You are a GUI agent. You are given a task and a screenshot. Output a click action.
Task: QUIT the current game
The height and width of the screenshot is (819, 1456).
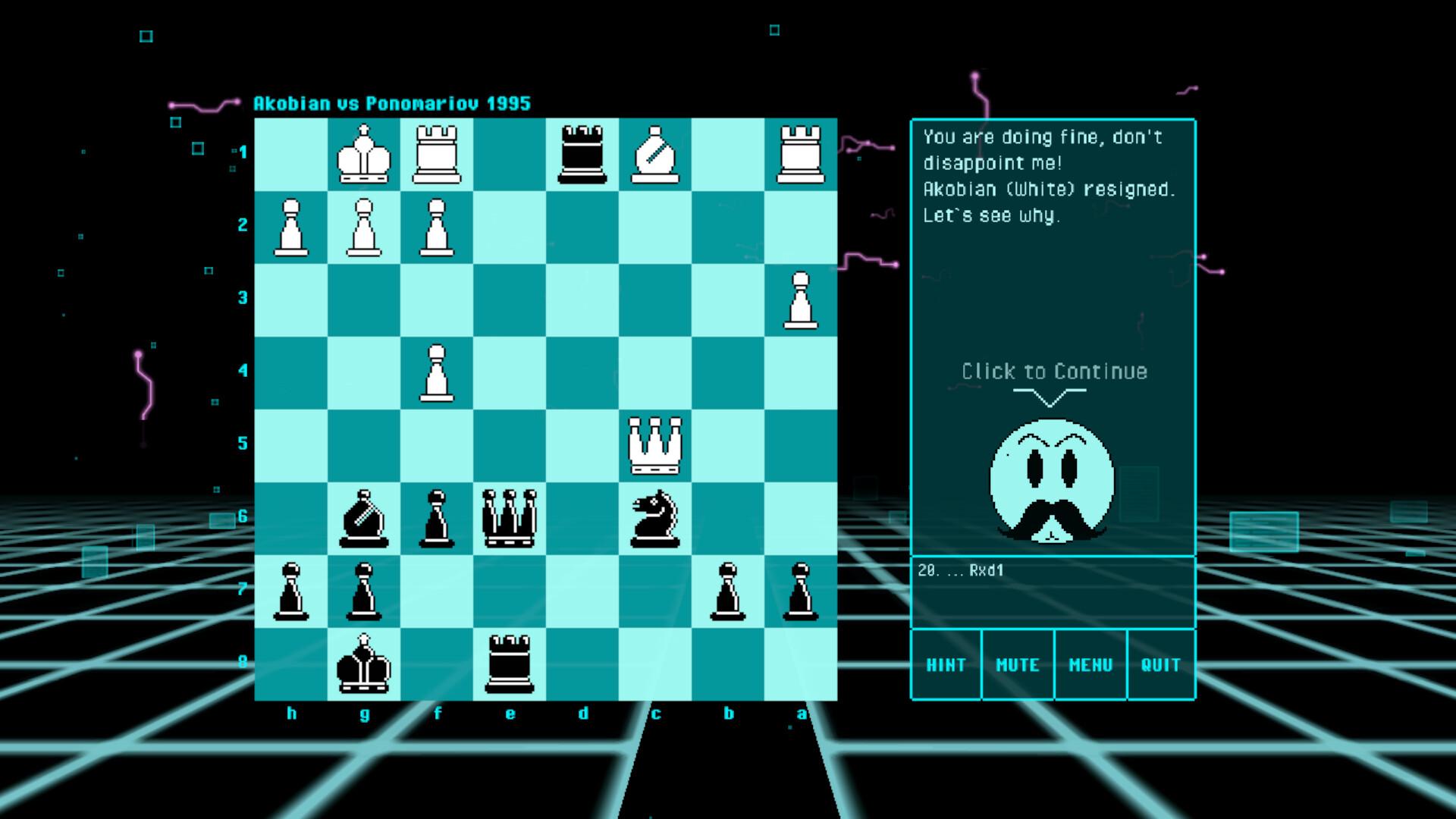pyautogui.click(x=1161, y=664)
